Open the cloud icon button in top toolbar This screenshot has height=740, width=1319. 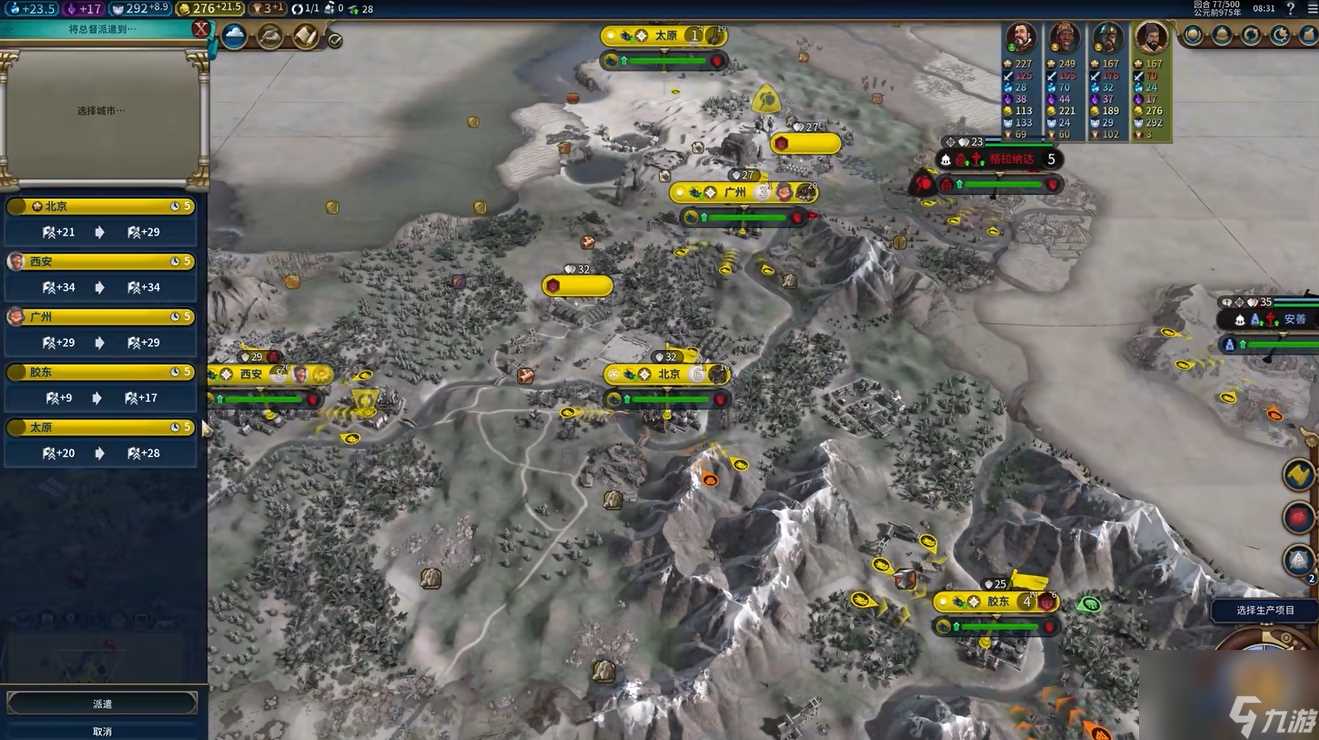(x=234, y=37)
